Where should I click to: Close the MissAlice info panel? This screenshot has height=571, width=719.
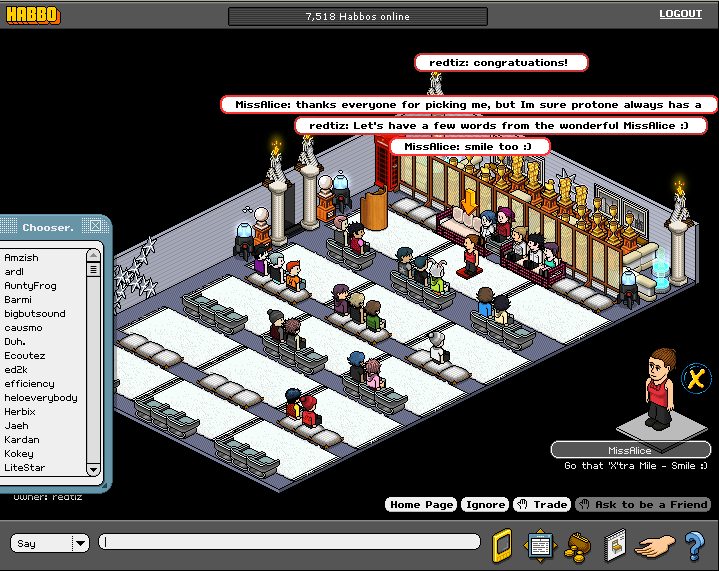[696, 379]
